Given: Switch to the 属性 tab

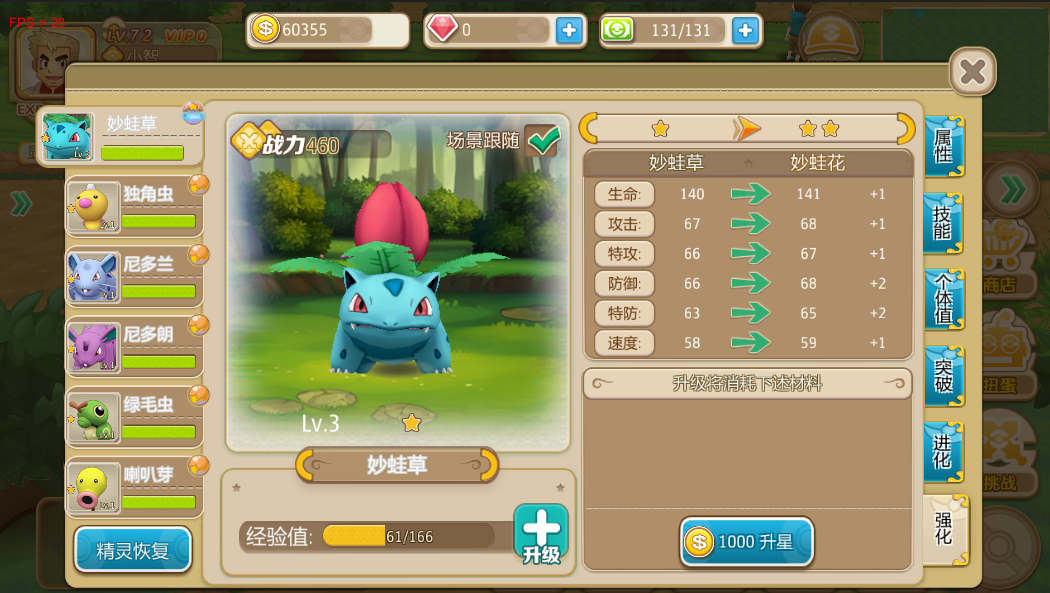Looking at the screenshot, I should click(x=943, y=147).
